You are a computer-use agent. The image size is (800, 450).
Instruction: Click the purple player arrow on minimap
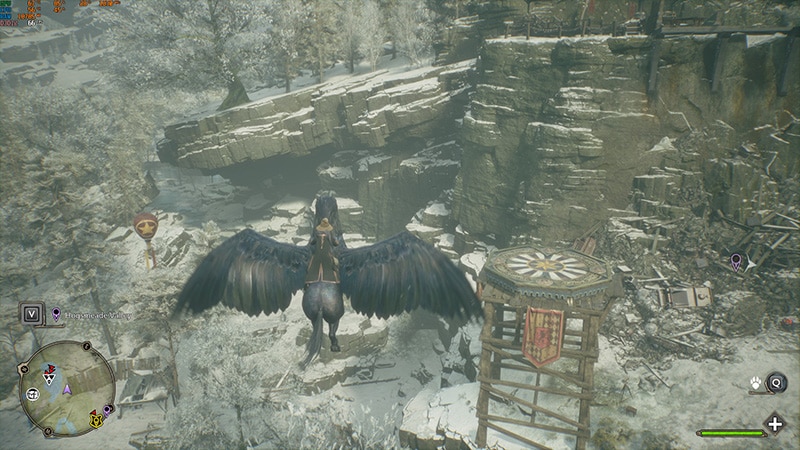tap(67, 388)
